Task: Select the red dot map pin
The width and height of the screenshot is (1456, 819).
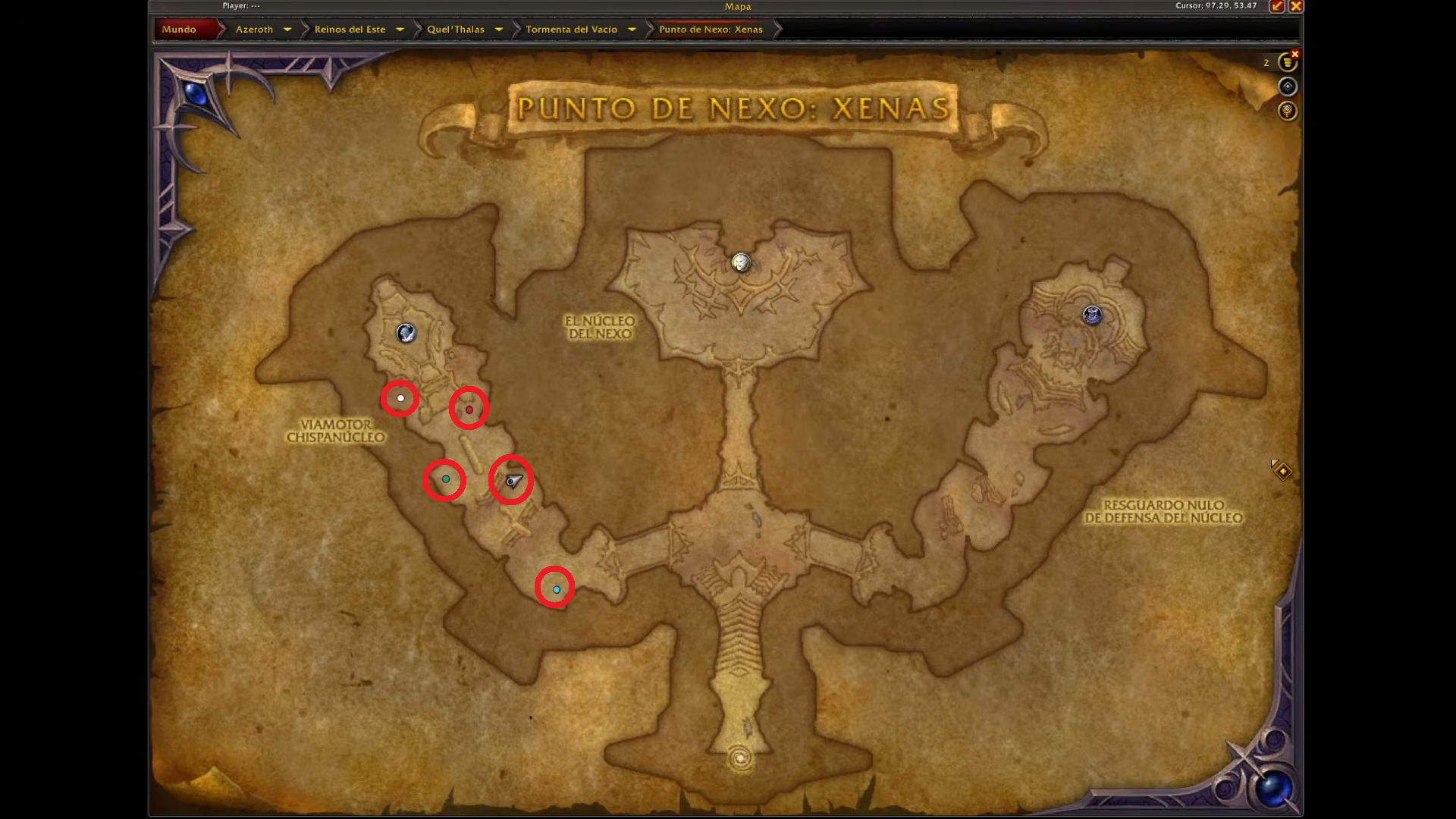Action: [x=469, y=409]
